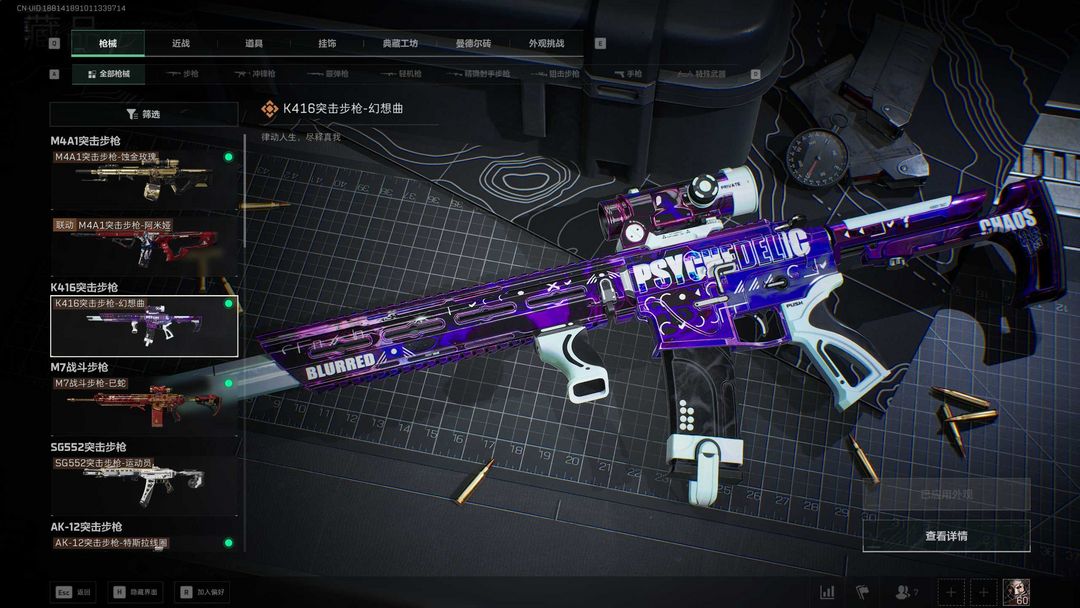
Task: Click 查看详情 view details button
Action: pos(946,536)
